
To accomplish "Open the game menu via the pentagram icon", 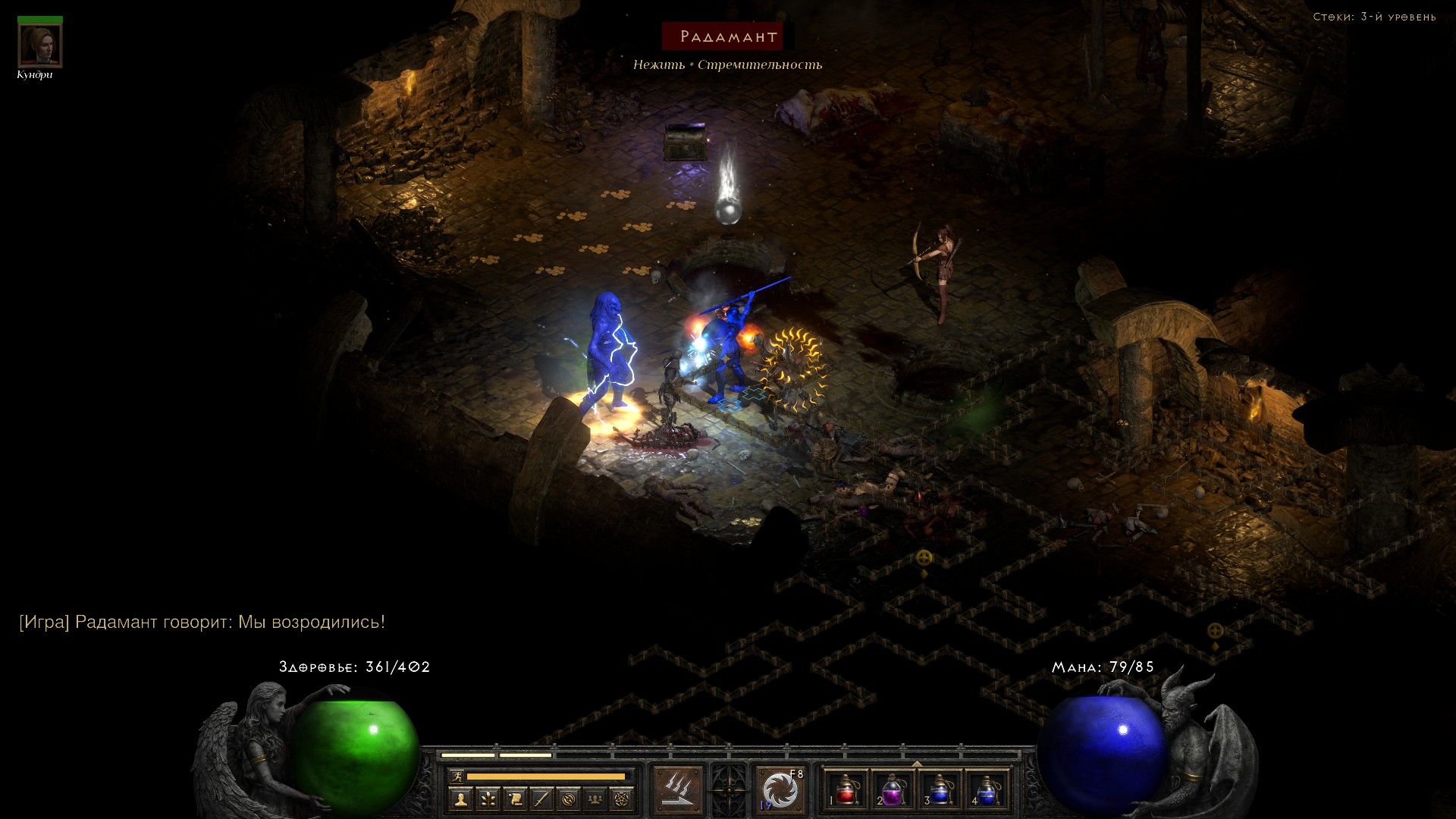I will pos(622,799).
